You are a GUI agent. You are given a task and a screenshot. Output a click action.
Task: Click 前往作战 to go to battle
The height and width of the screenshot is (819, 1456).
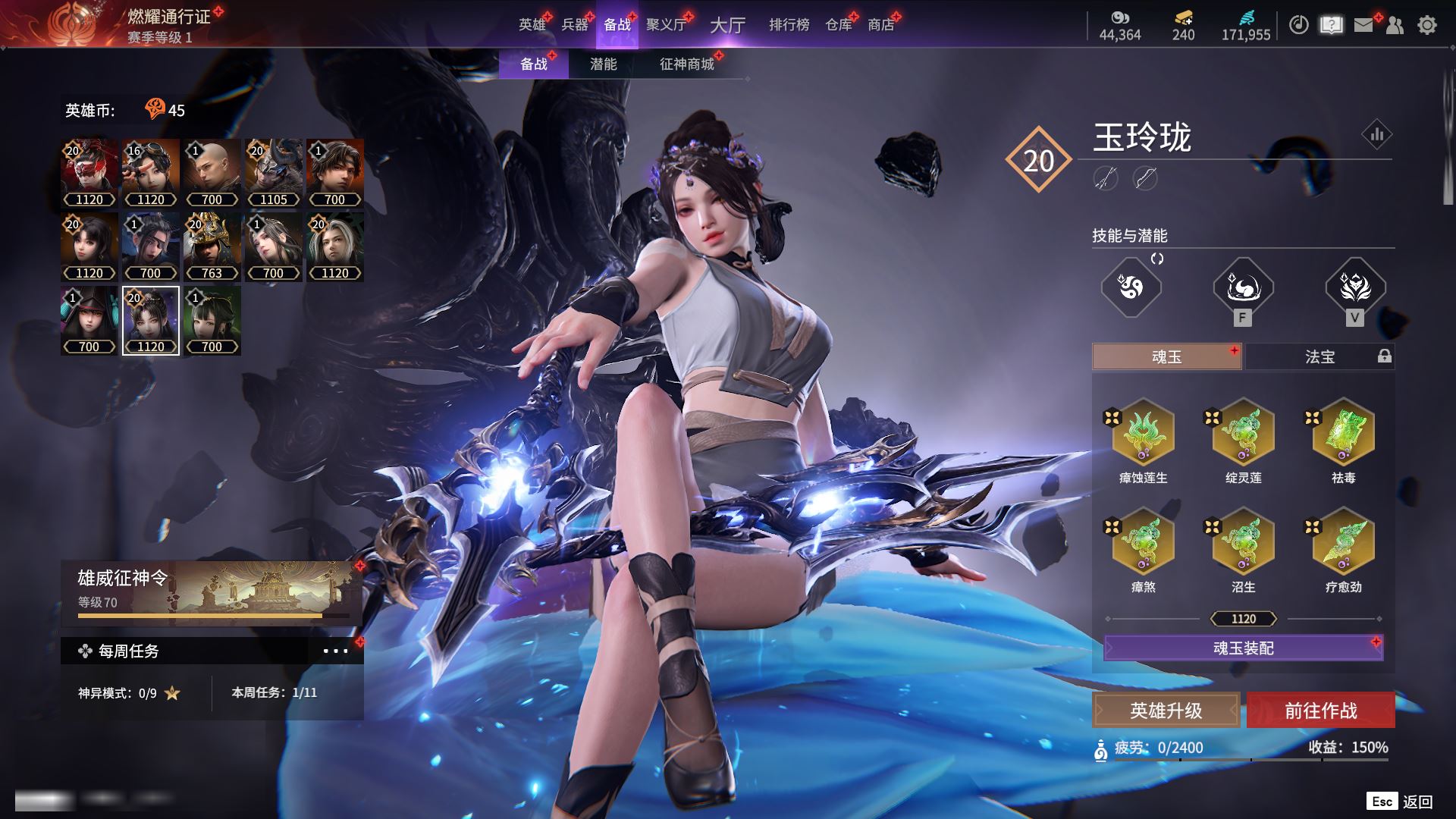[x=1320, y=711]
